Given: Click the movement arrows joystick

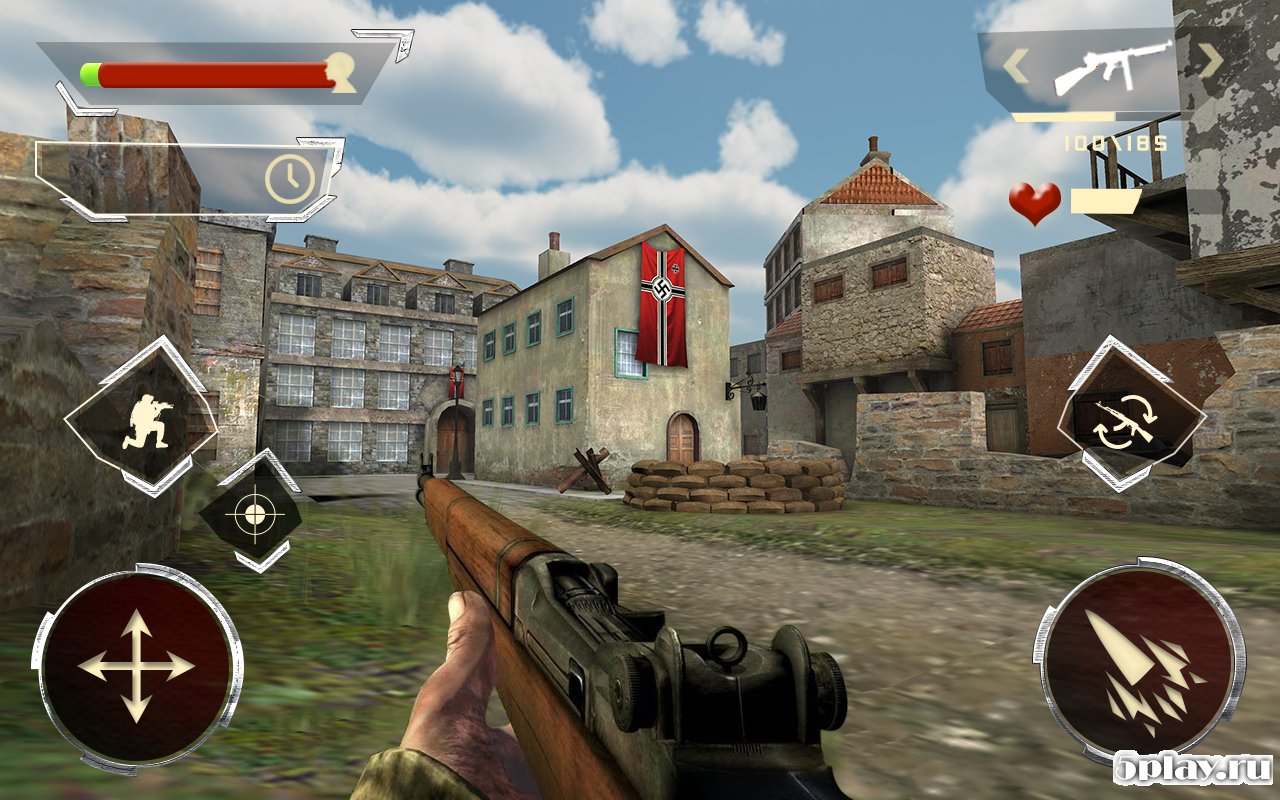Looking at the screenshot, I should tap(137, 666).
